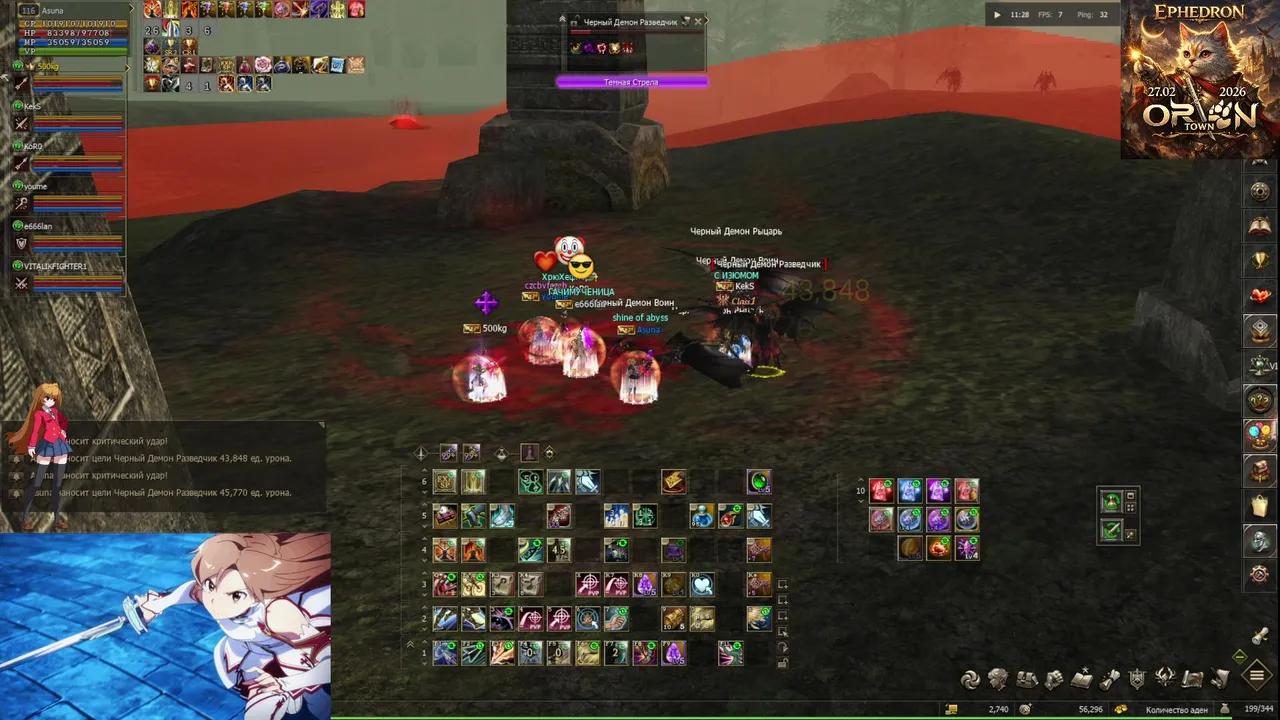Toggle auto-use on the F9 purple crystal skill

click(x=674, y=653)
